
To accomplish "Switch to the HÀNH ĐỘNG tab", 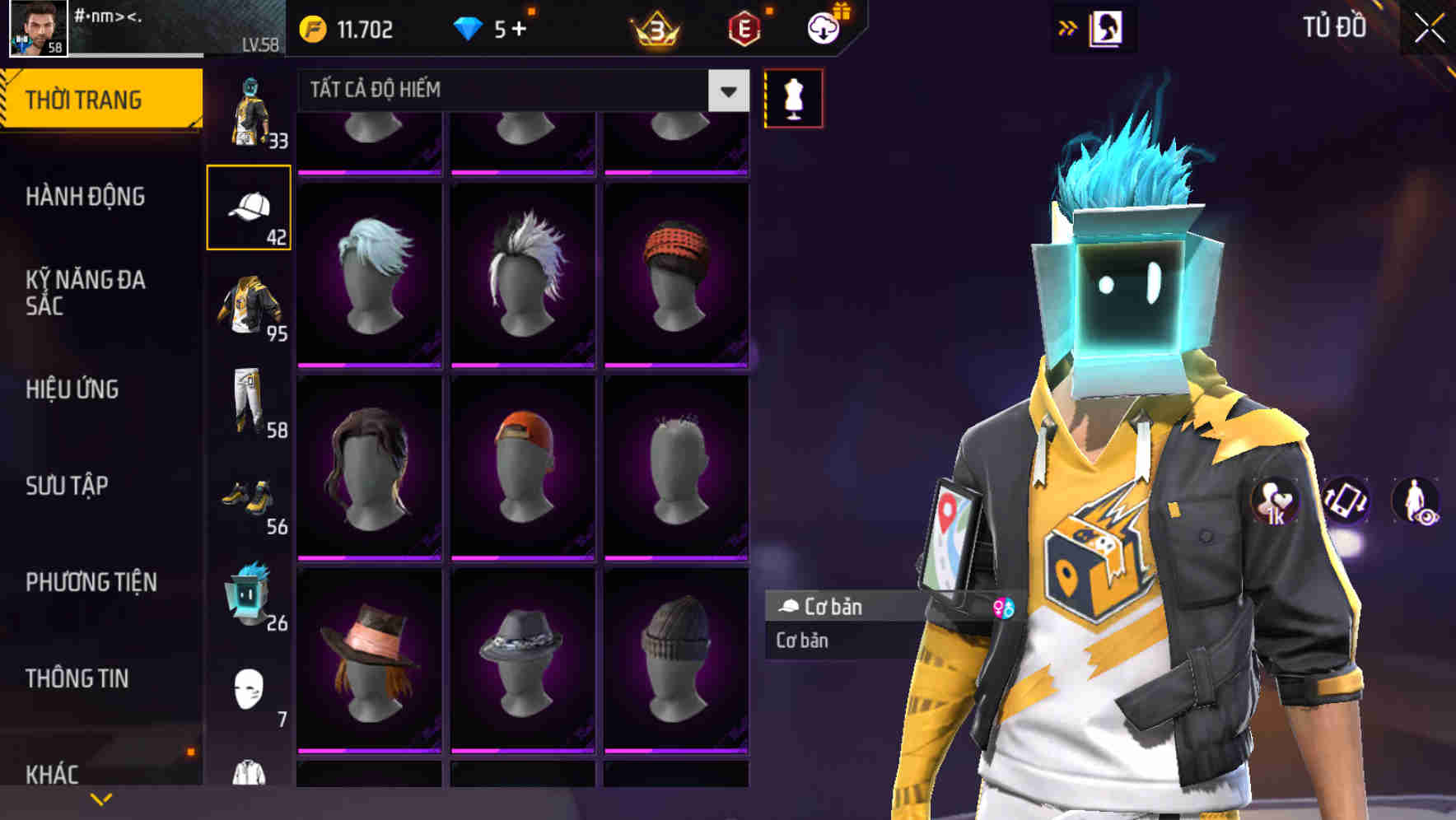I will pos(88,198).
